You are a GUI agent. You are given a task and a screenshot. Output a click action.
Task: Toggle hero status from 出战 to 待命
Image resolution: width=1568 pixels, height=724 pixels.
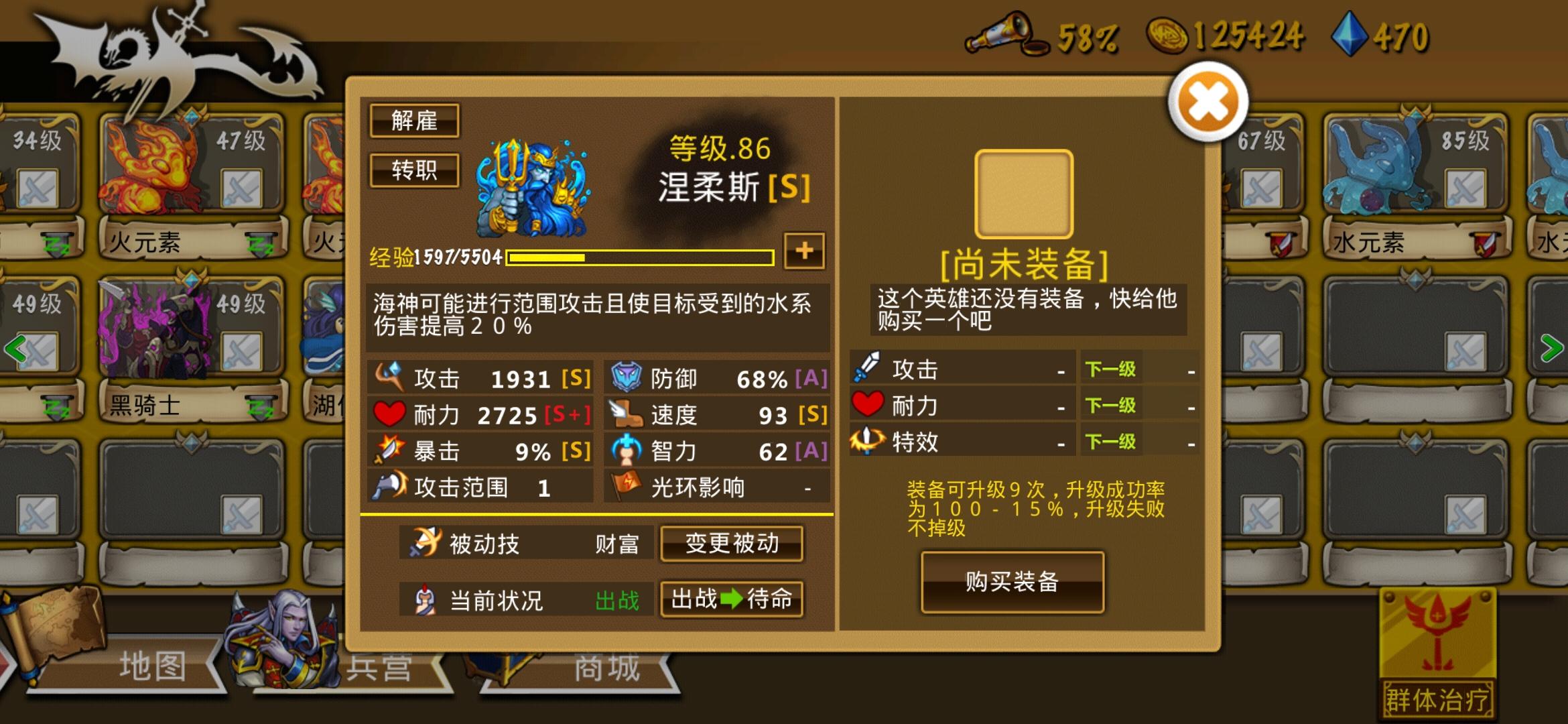tap(731, 601)
